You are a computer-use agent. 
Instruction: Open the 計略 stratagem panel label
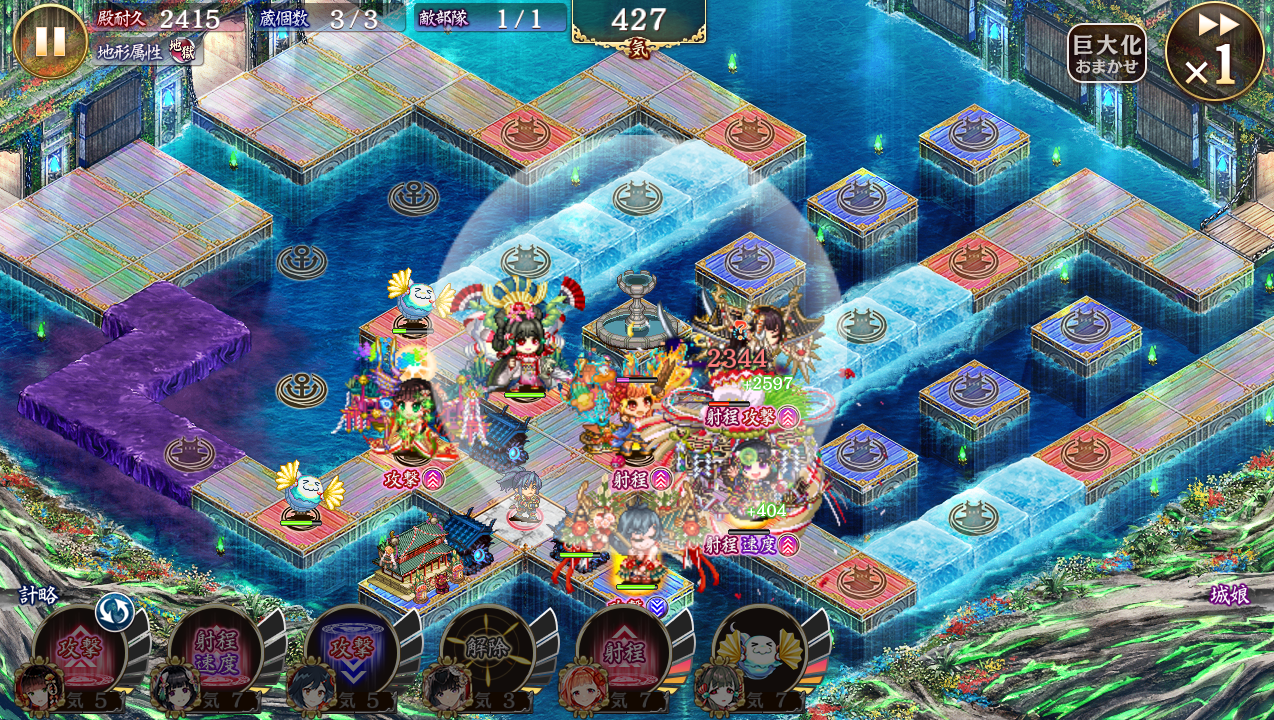tap(39, 595)
